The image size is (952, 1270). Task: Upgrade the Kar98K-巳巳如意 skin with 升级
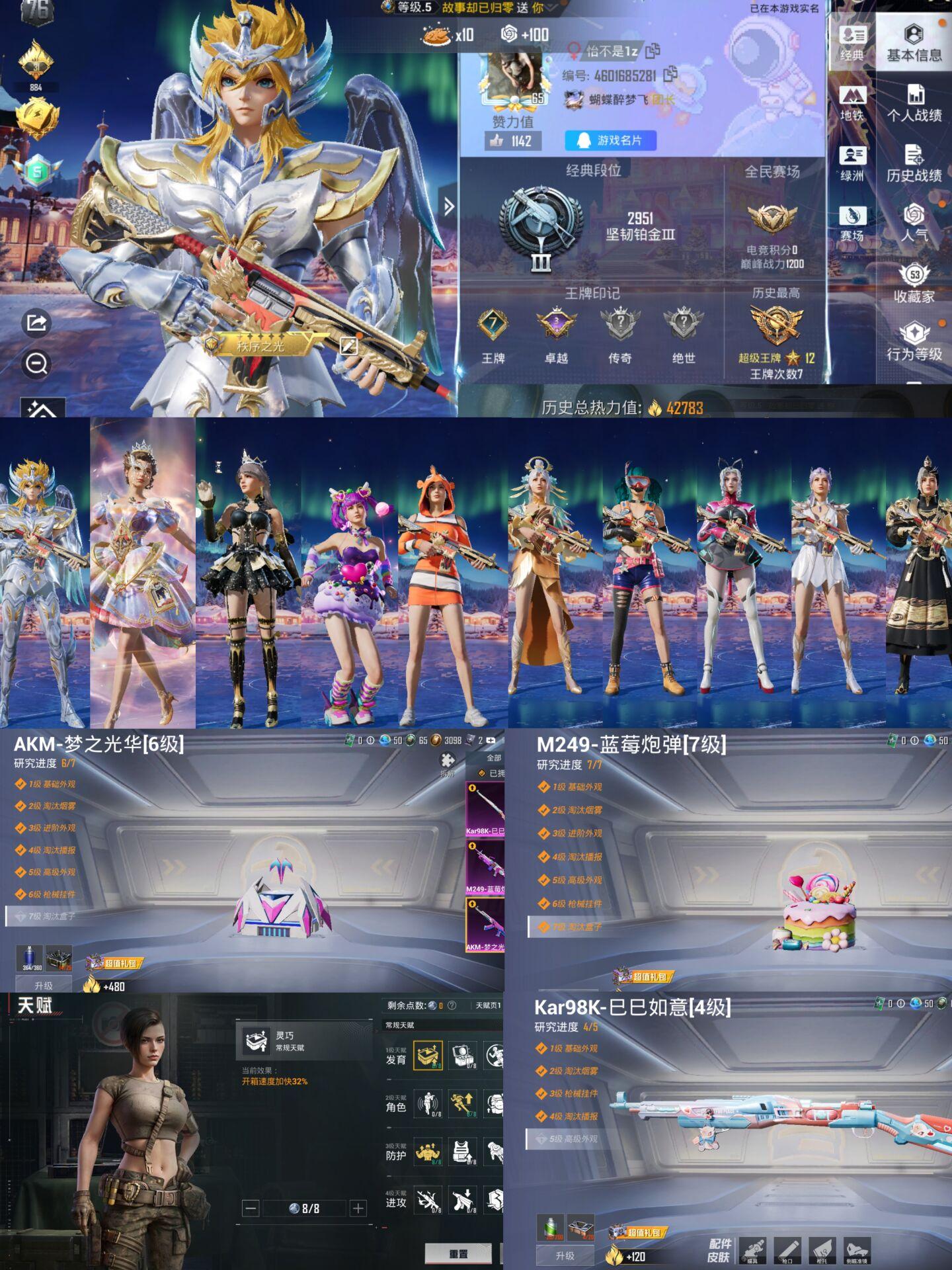pos(565,1255)
